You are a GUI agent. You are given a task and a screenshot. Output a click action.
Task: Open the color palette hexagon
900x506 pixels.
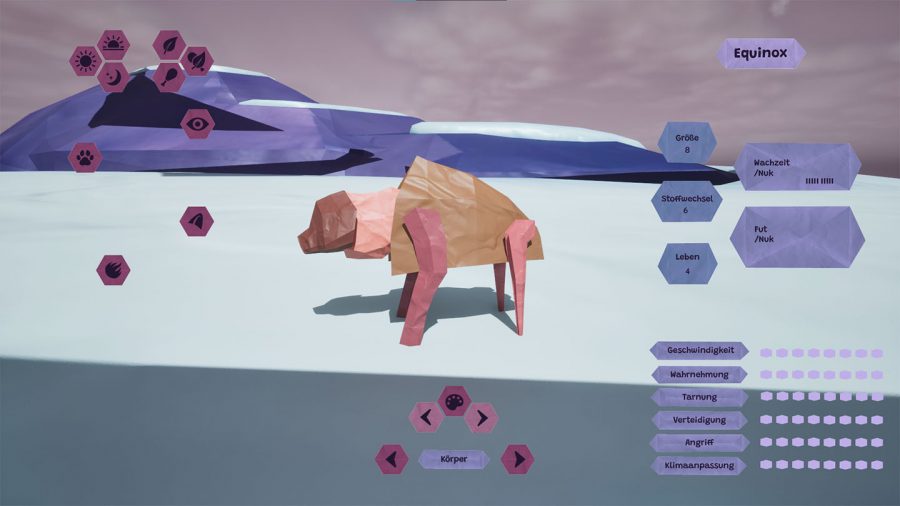click(x=454, y=401)
